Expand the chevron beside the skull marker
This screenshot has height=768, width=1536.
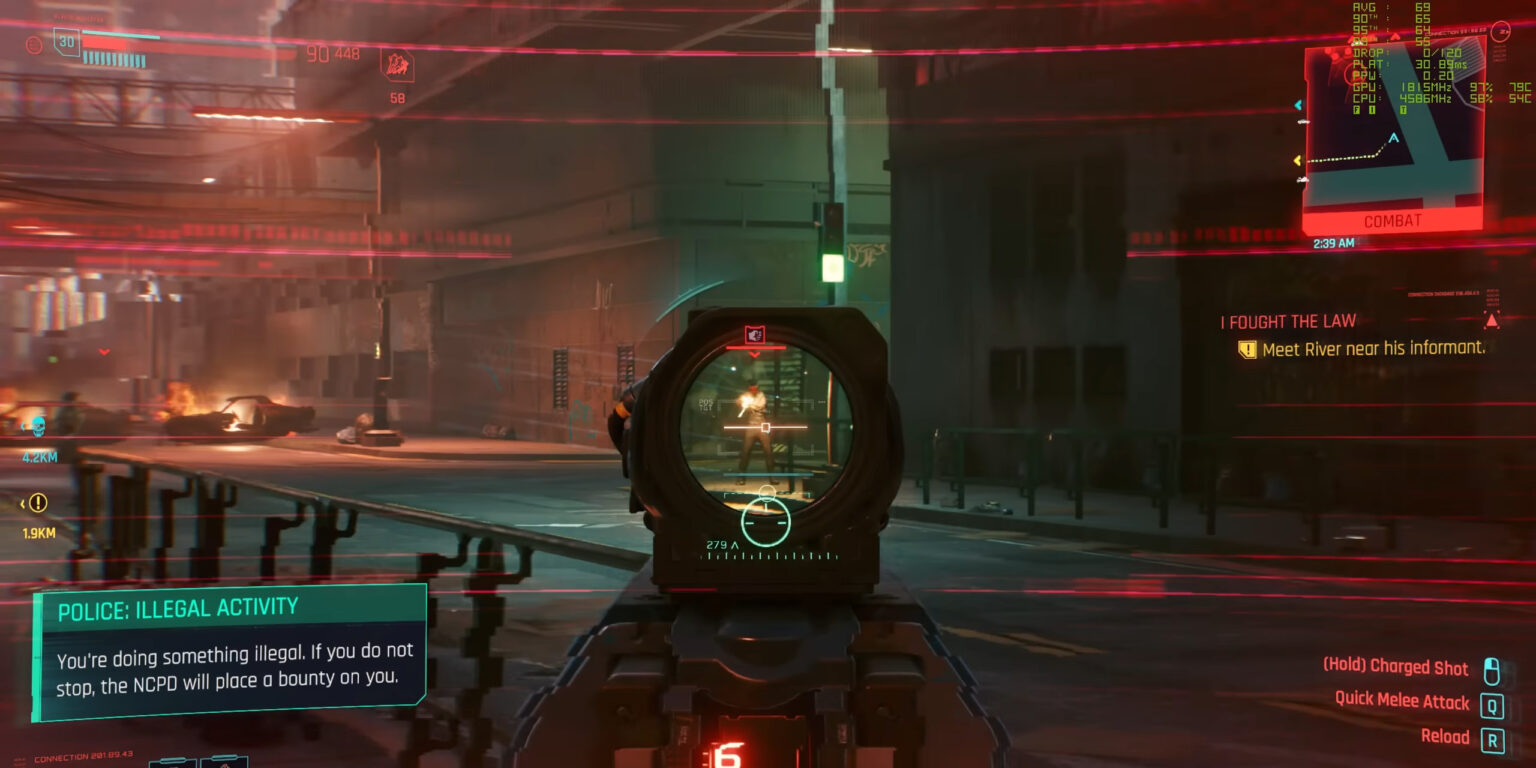23,425
